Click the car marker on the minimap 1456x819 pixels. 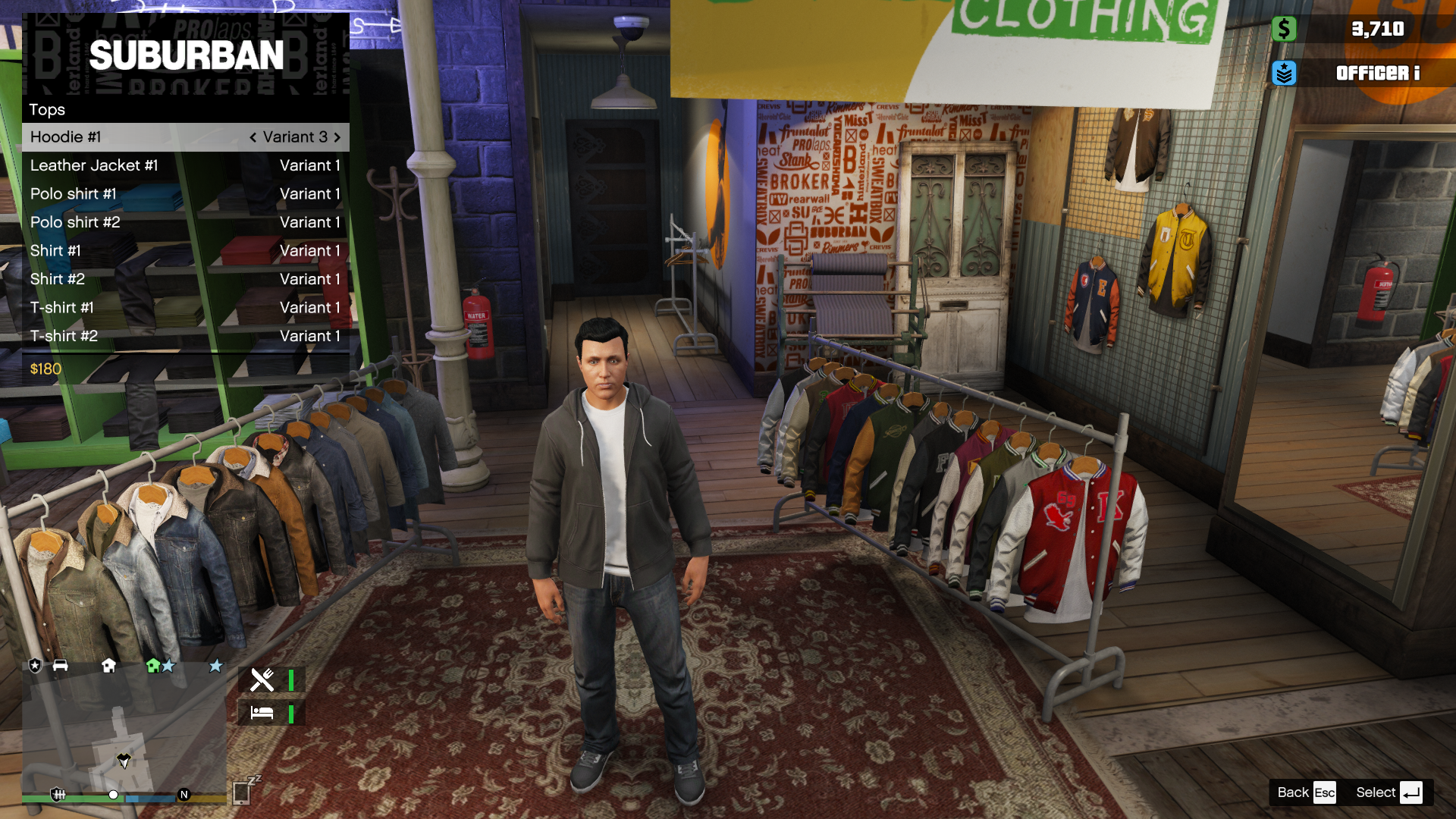click(x=61, y=666)
